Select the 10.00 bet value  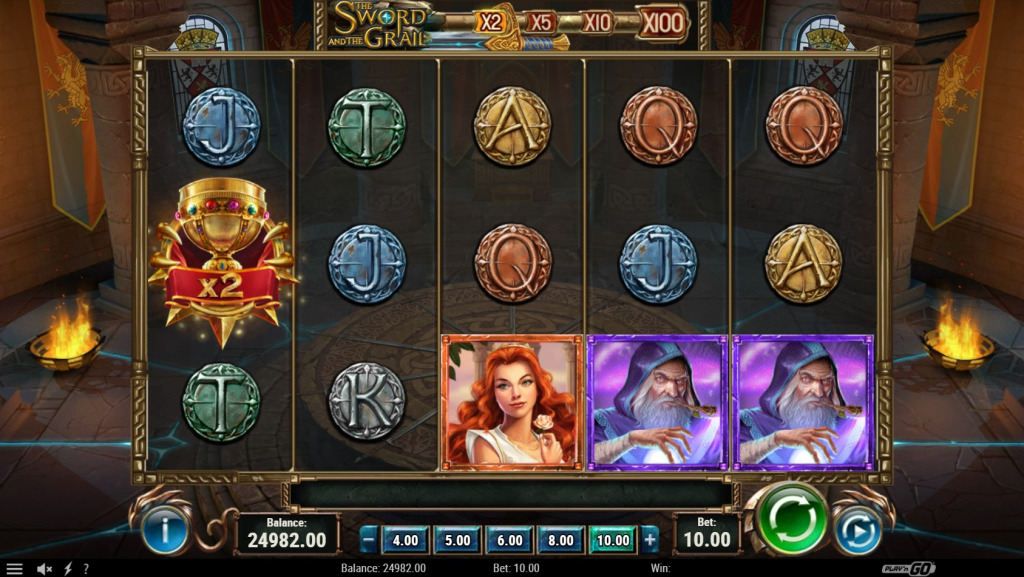point(613,540)
